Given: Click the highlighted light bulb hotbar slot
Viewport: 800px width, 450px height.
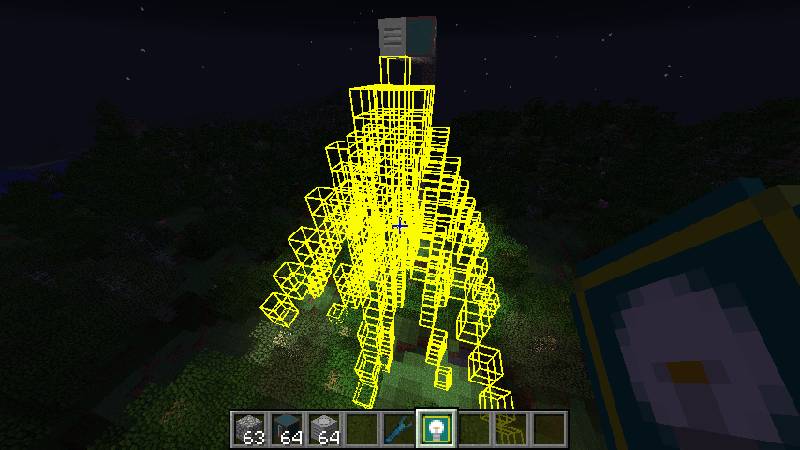Looking at the screenshot, I should click(x=436, y=428).
